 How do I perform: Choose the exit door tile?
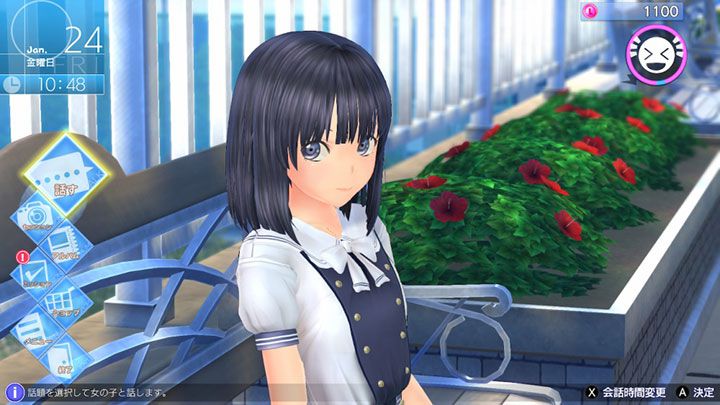[x=62, y=356]
